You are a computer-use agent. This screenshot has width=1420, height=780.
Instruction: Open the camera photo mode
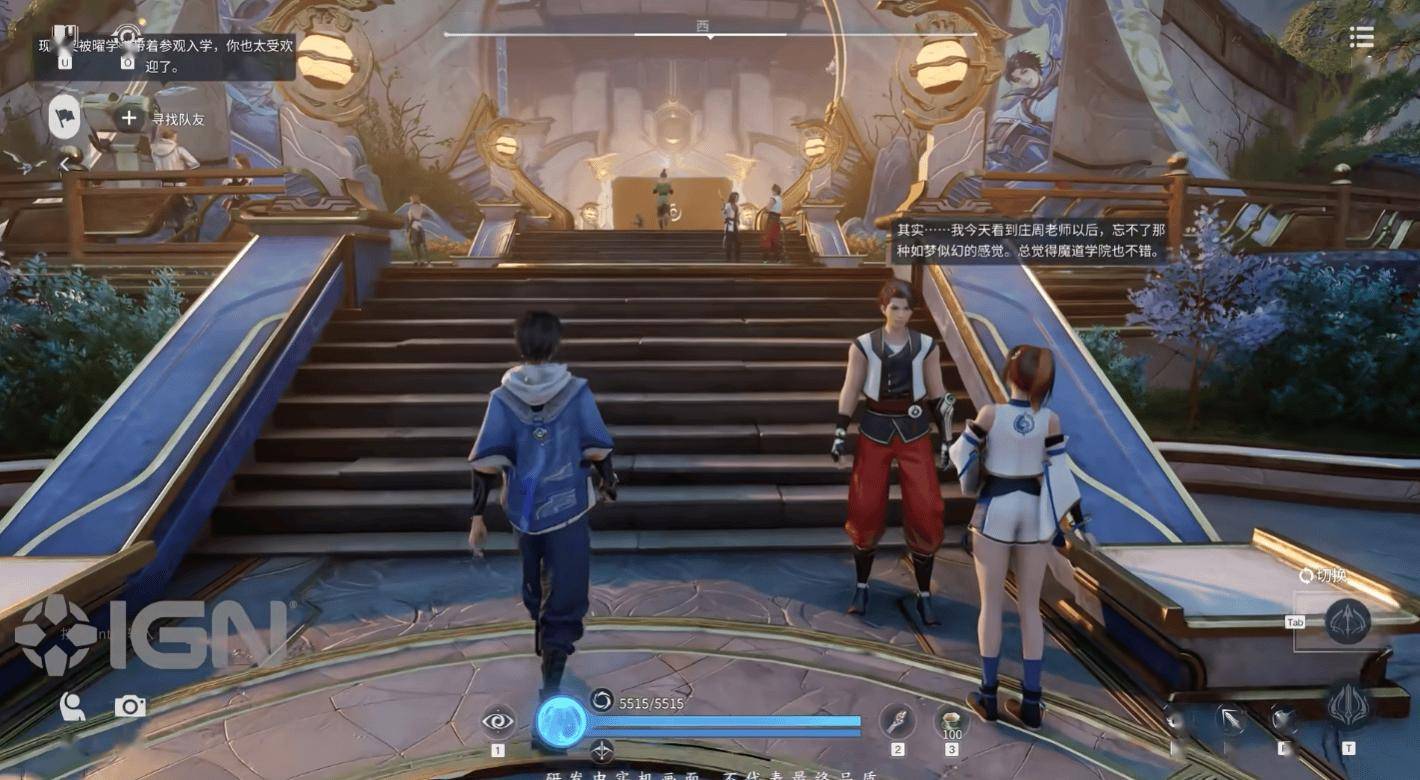[130, 707]
